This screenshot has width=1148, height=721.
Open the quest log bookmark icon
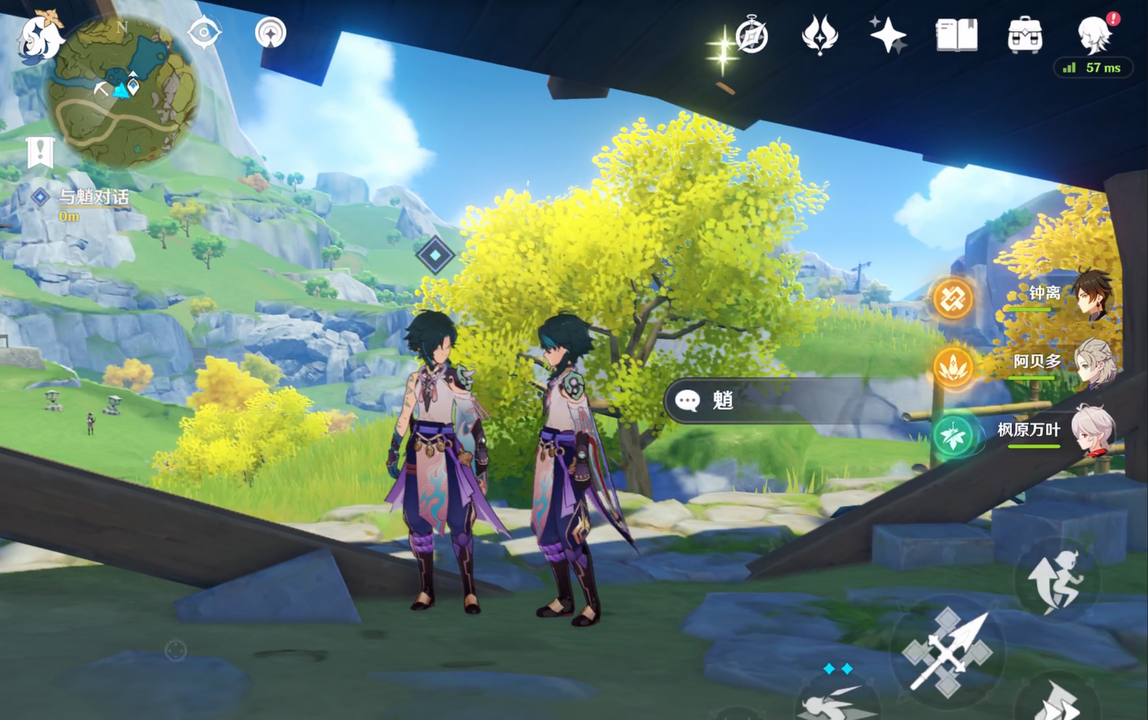[x=40, y=152]
